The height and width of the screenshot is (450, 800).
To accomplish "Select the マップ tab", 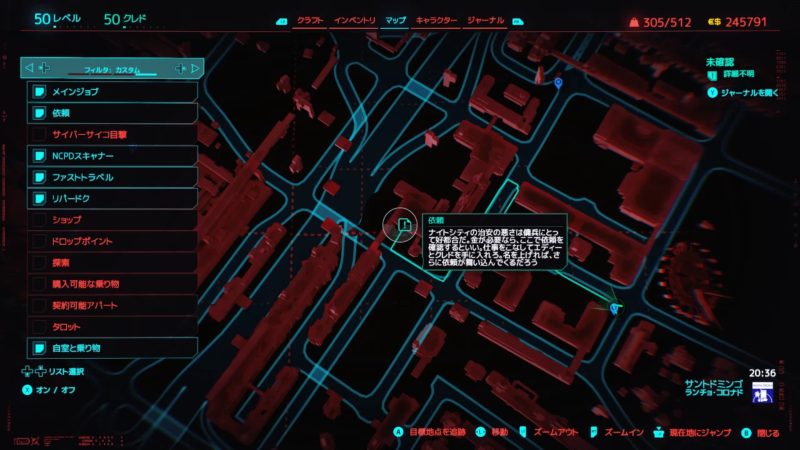I will coord(395,20).
